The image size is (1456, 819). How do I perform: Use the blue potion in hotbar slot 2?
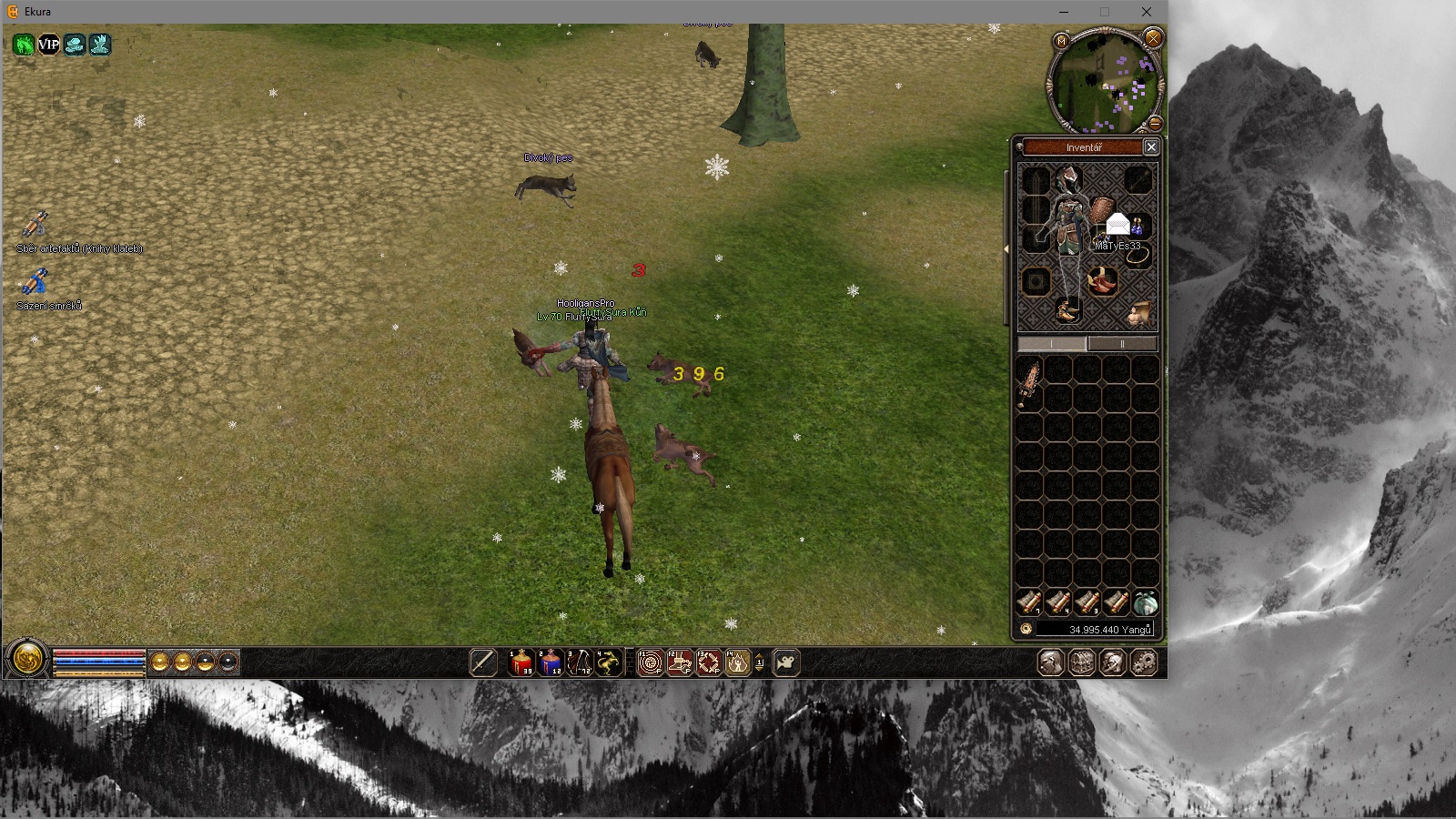pos(550,662)
